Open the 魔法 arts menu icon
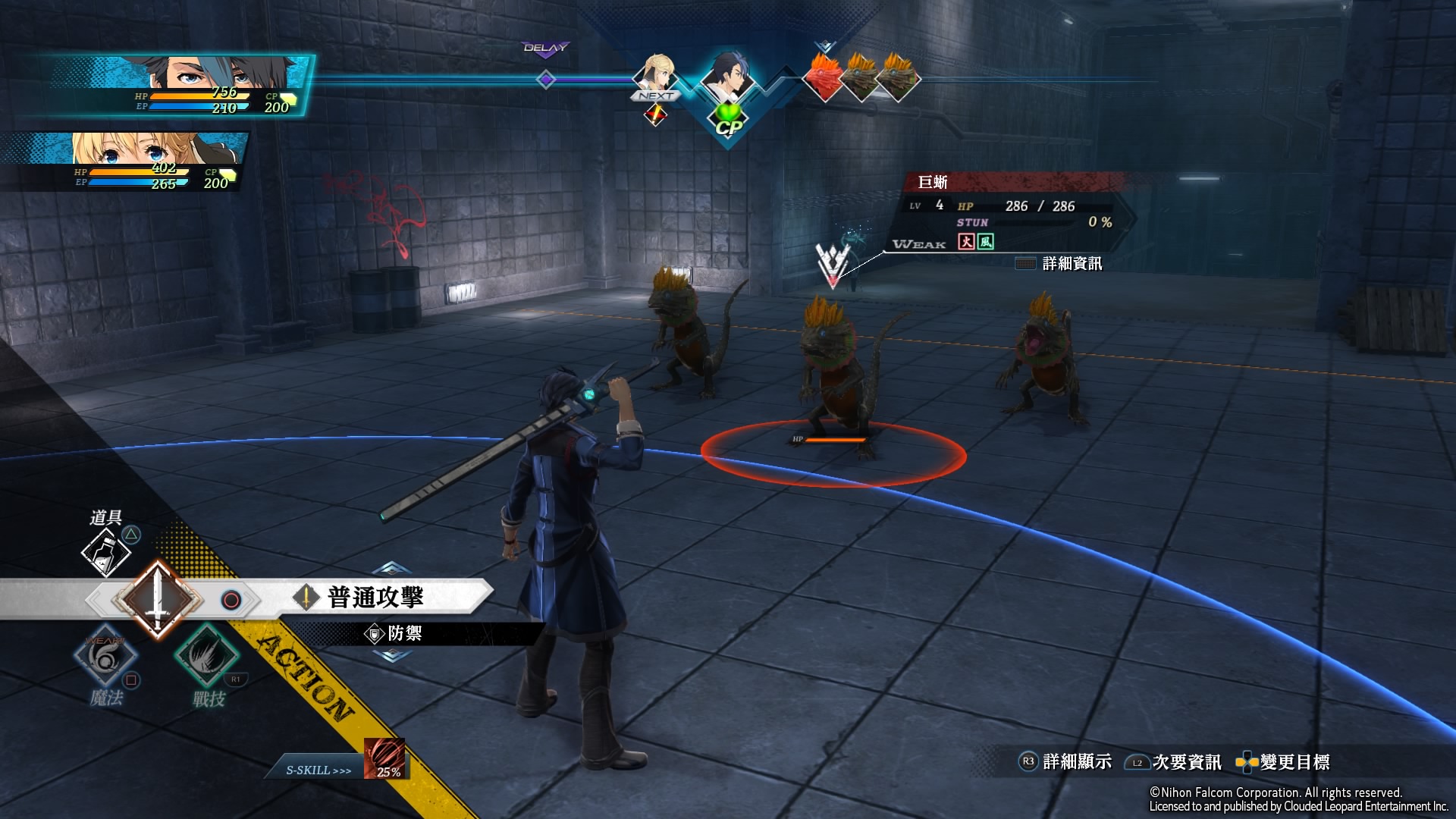 pos(105,658)
